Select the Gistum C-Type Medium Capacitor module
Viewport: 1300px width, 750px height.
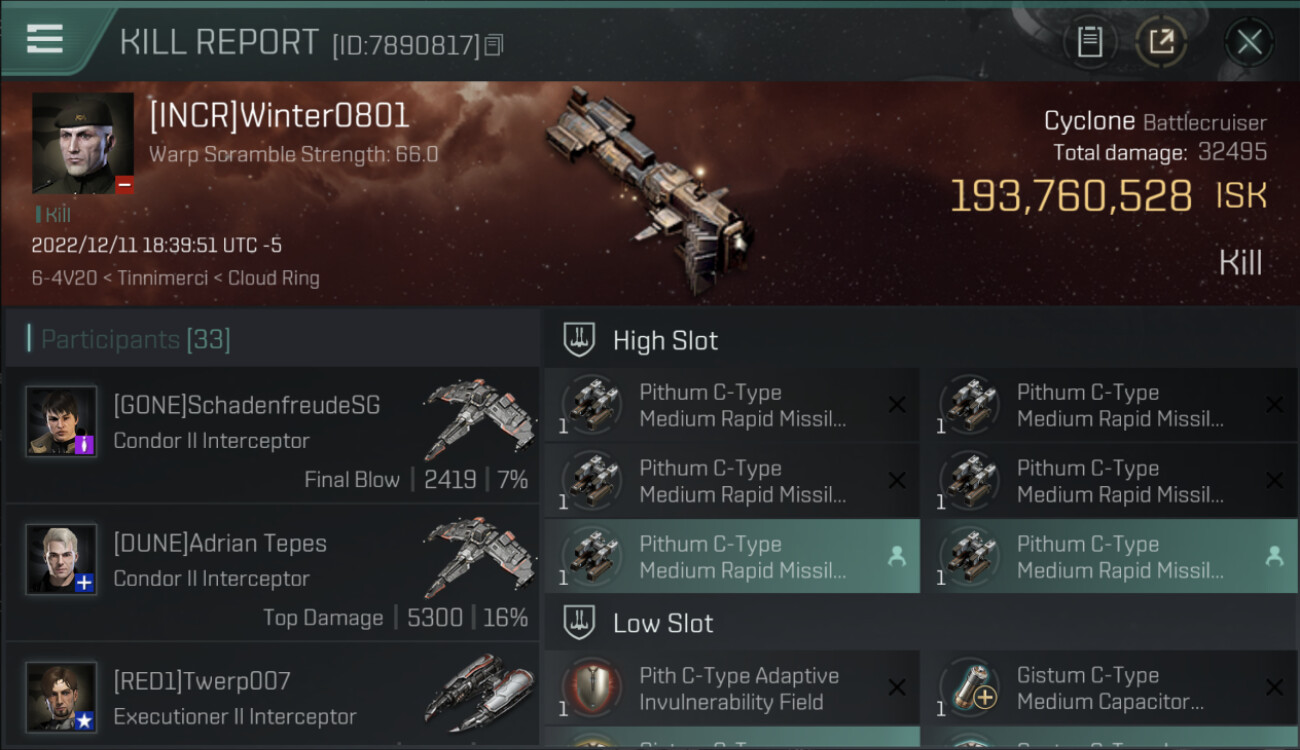1108,688
